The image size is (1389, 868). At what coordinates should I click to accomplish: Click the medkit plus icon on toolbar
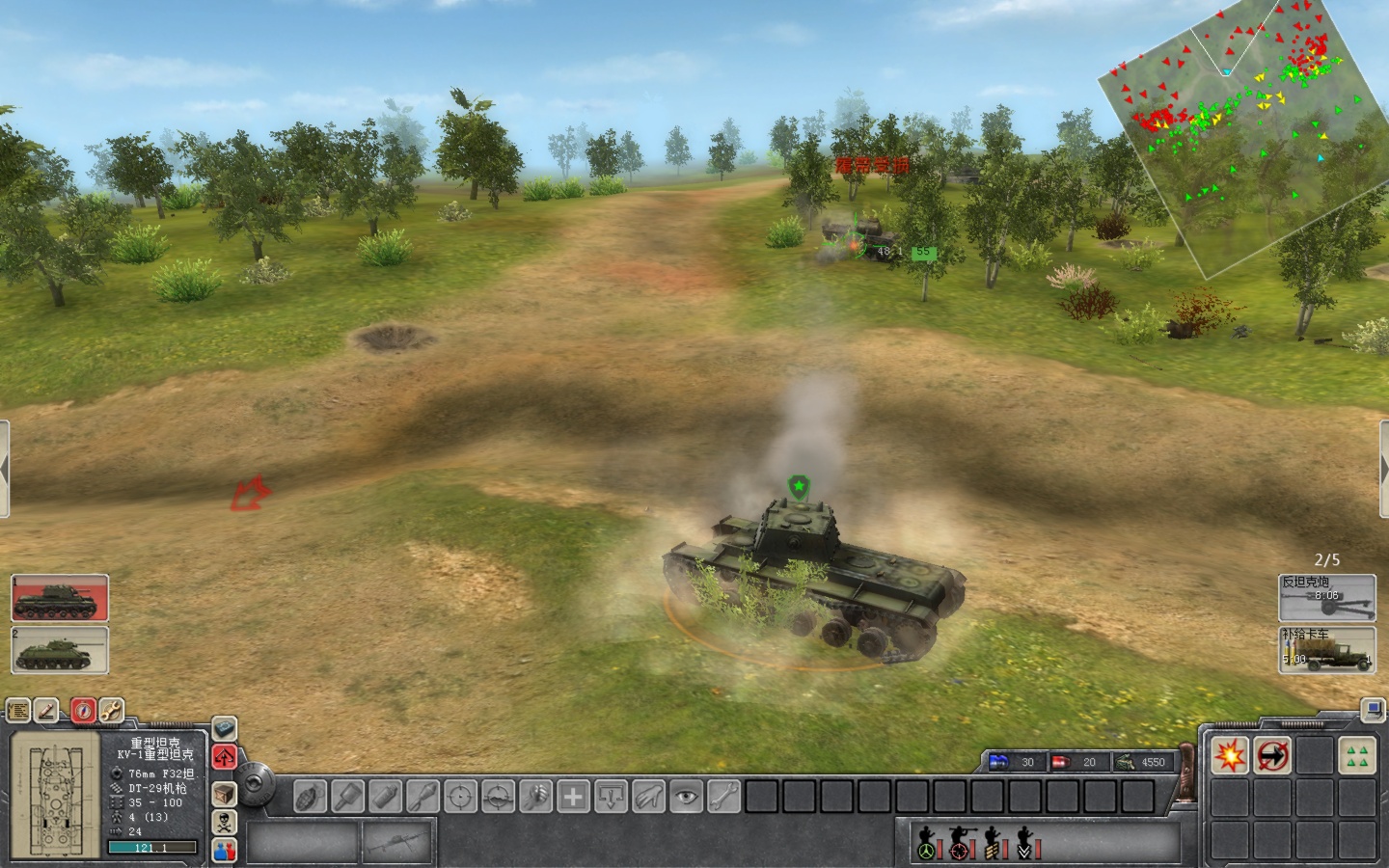point(573,797)
